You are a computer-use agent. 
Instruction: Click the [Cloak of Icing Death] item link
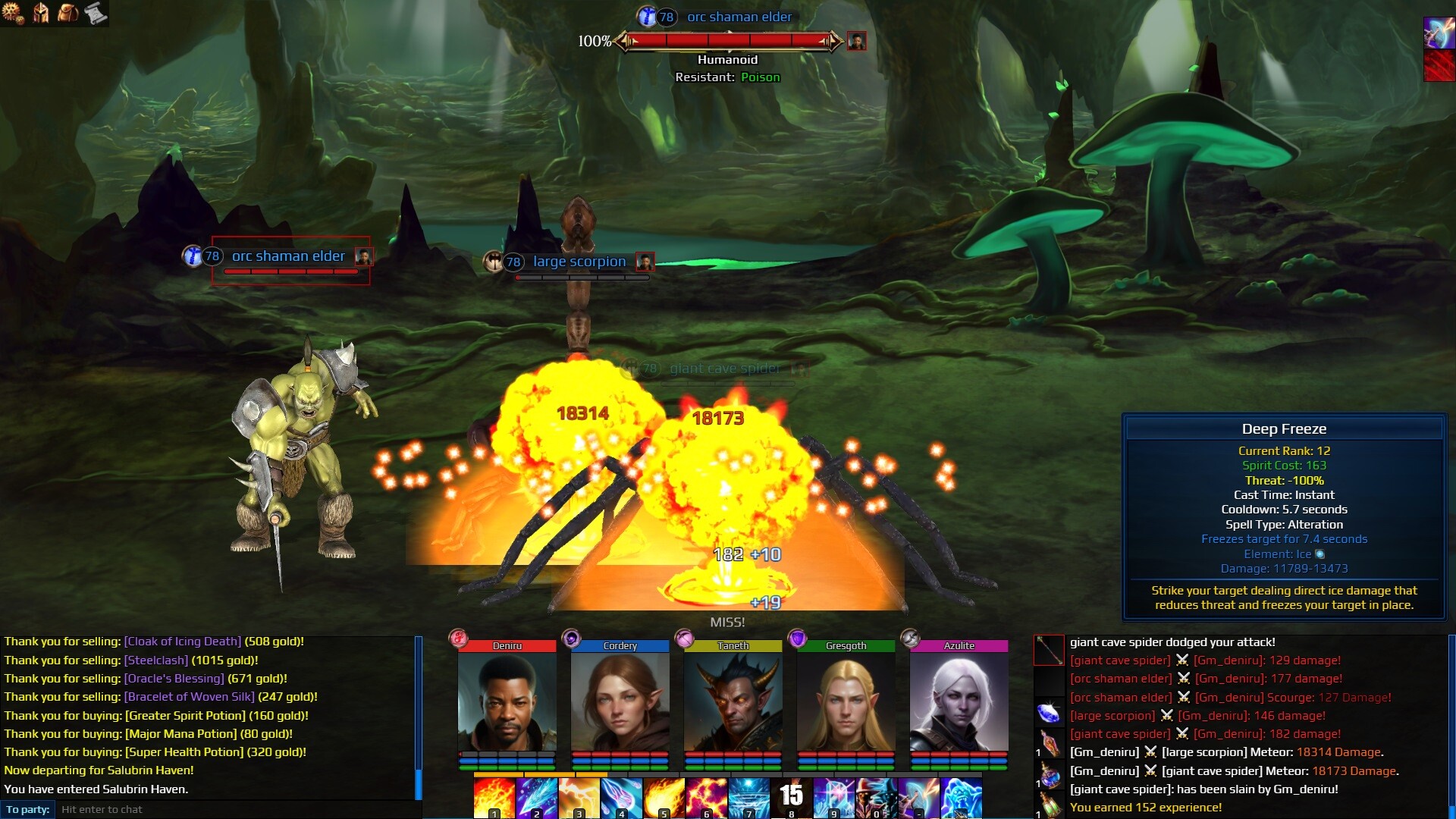pos(180,641)
